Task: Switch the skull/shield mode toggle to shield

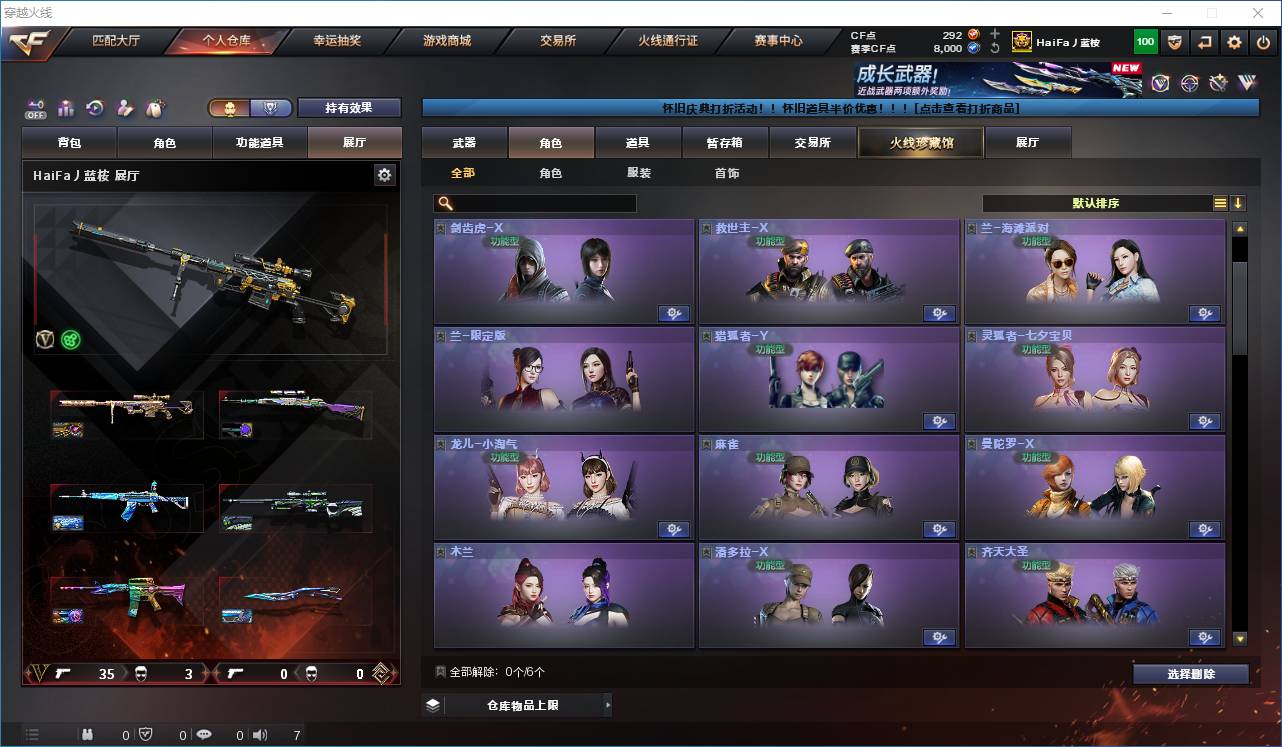Action: (268, 108)
